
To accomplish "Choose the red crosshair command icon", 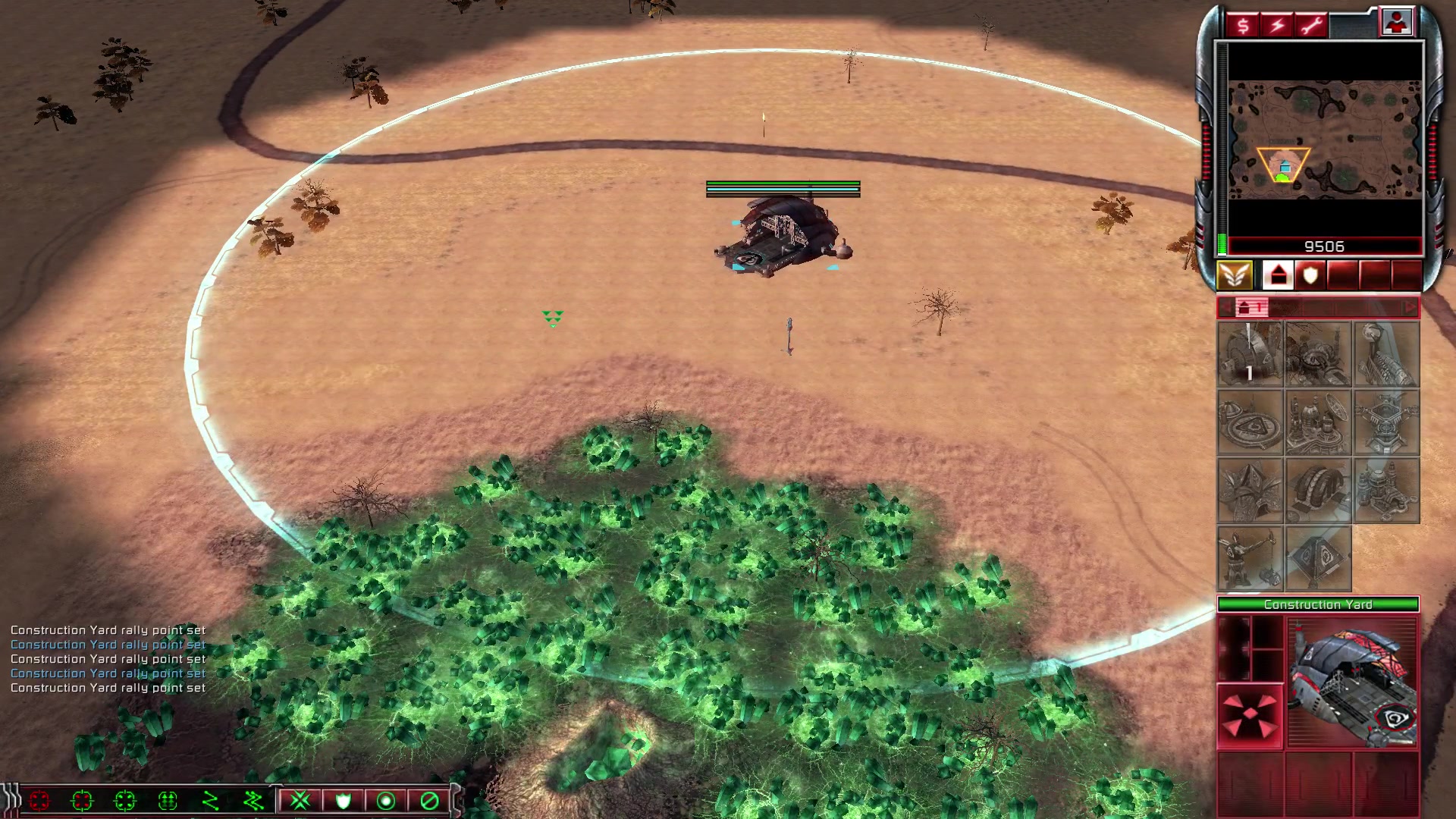I will click(x=39, y=801).
